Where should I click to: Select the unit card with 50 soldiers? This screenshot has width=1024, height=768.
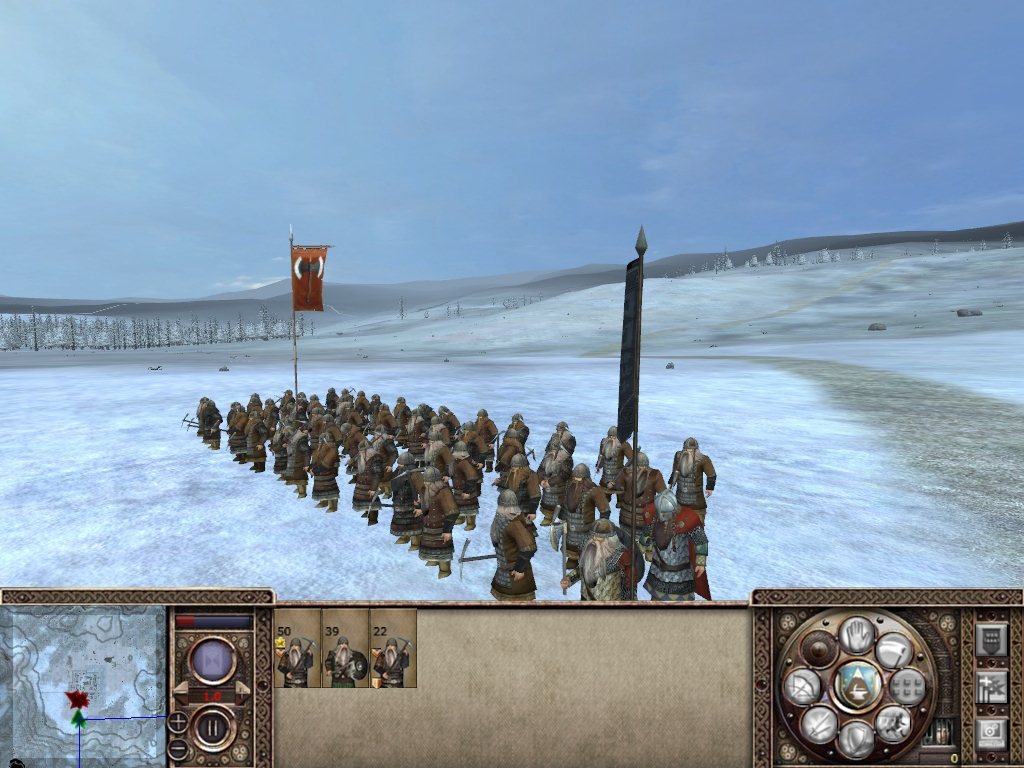297,649
